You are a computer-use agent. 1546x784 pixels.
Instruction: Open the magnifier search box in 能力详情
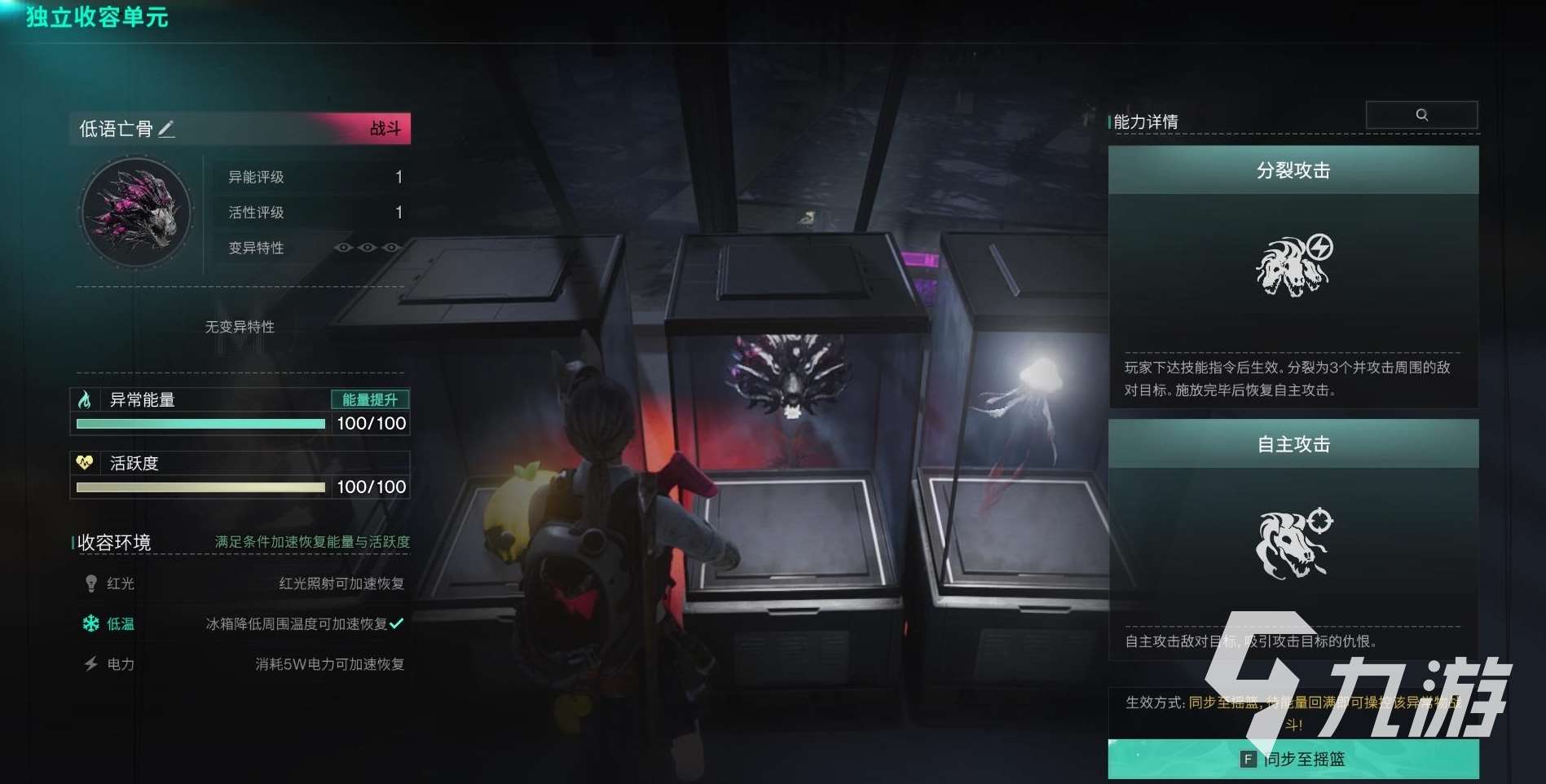coord(1421,115)
